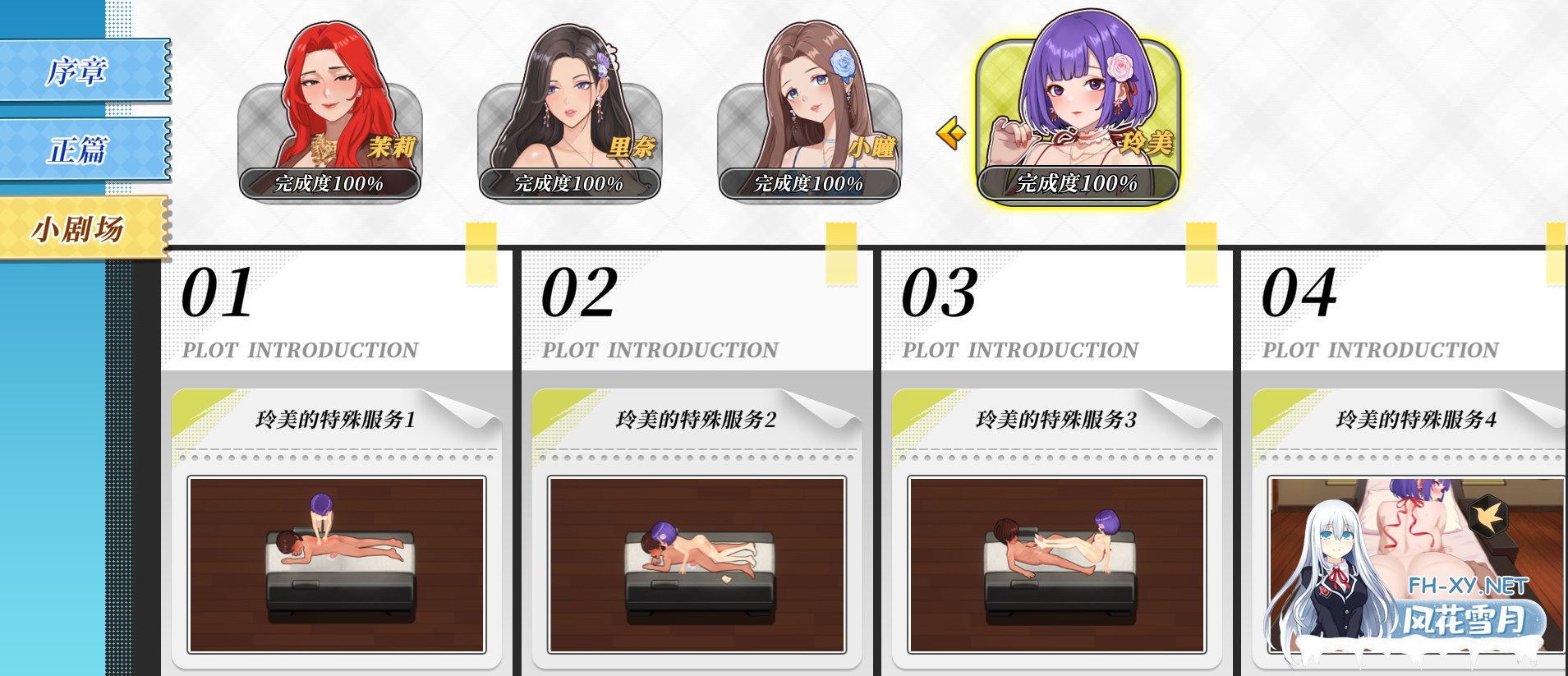Click 茉莉's 完成度100% badge
Image resolution: width=1568 pixels, height=676 pixels.
[x=329, y=185]
